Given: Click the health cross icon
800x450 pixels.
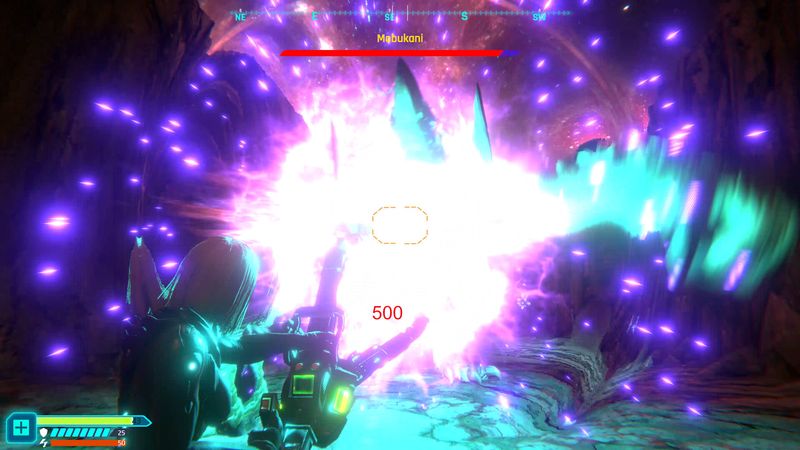Looking at the screenshot, I should pyautogui.click(x=21, y=428).
